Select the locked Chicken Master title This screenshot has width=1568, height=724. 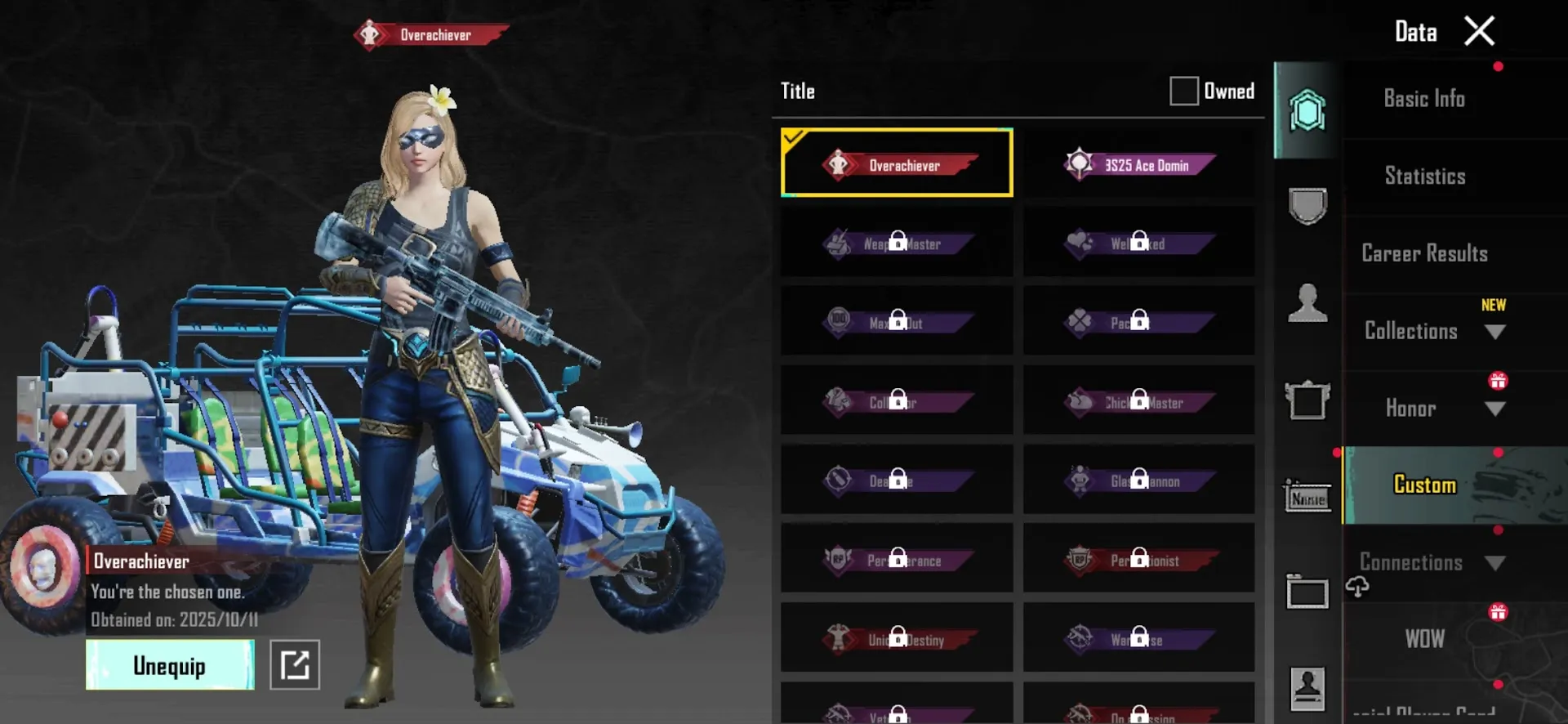coord(1138,402)
